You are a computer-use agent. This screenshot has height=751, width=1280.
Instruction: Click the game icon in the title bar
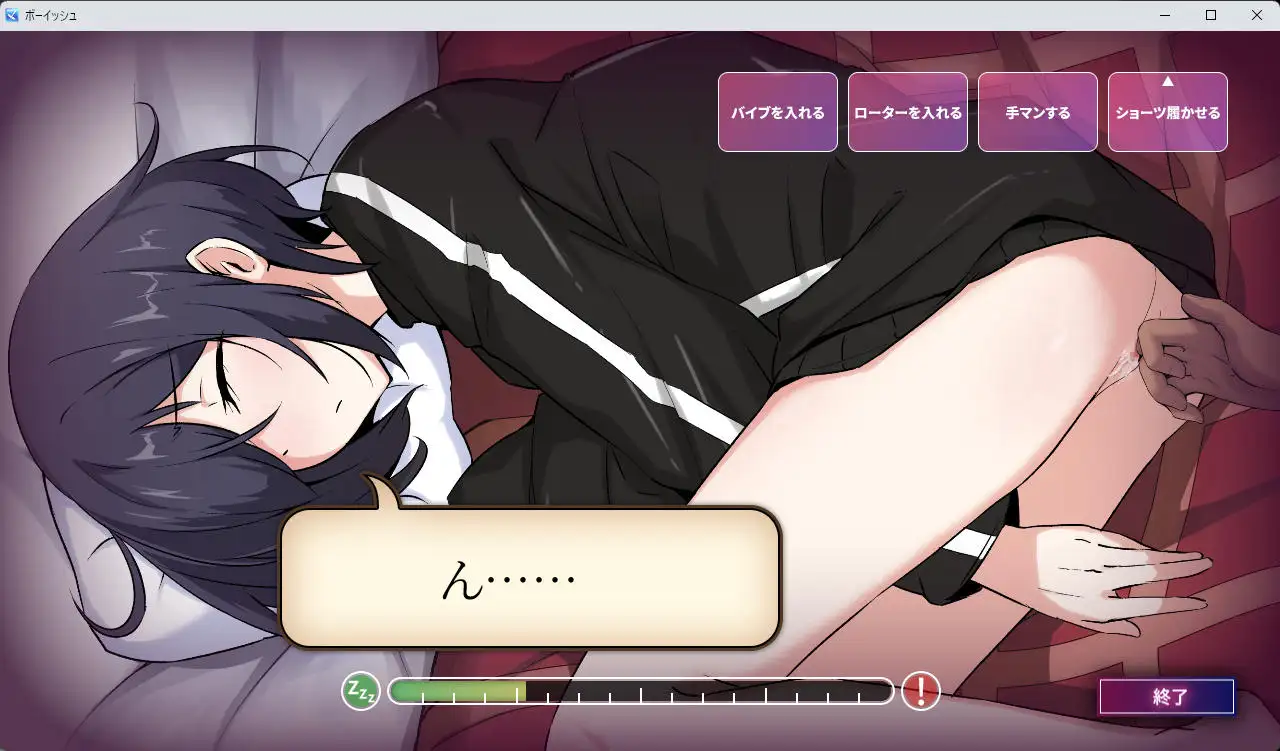12,15
